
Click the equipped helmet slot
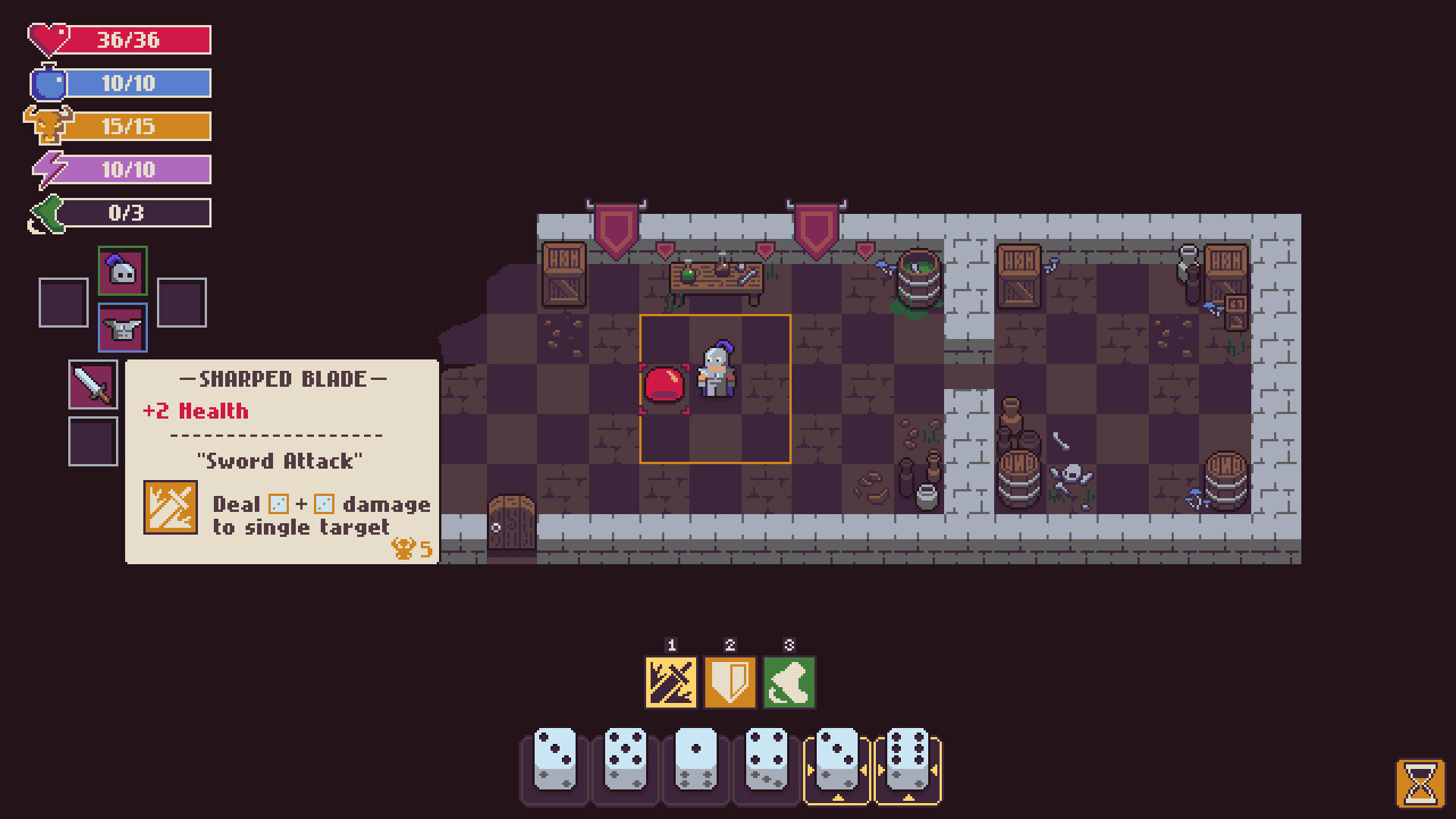(122, 270)
